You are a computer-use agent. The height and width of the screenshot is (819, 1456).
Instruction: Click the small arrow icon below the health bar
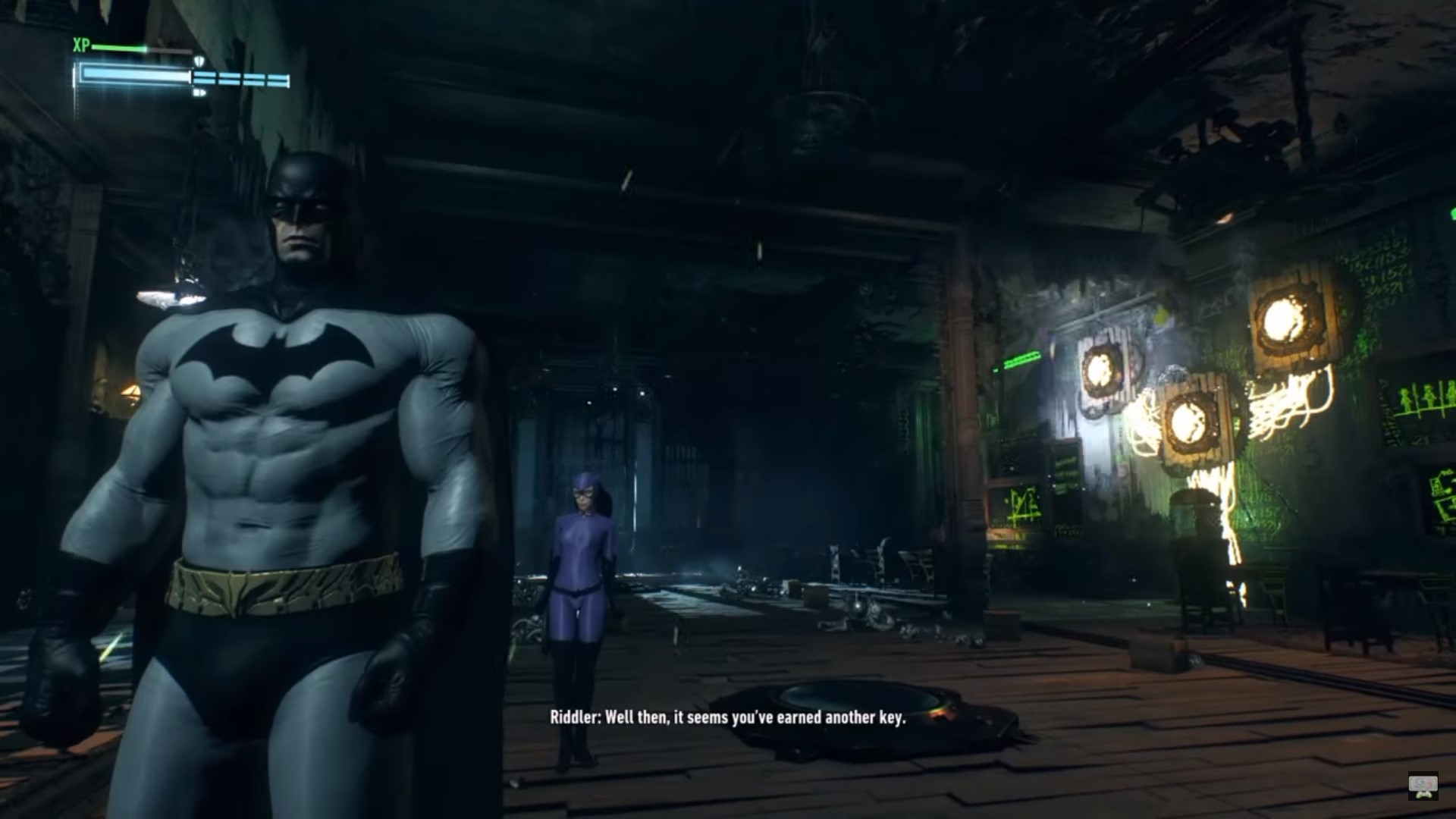pyautogui.click(x=199, y=93)
